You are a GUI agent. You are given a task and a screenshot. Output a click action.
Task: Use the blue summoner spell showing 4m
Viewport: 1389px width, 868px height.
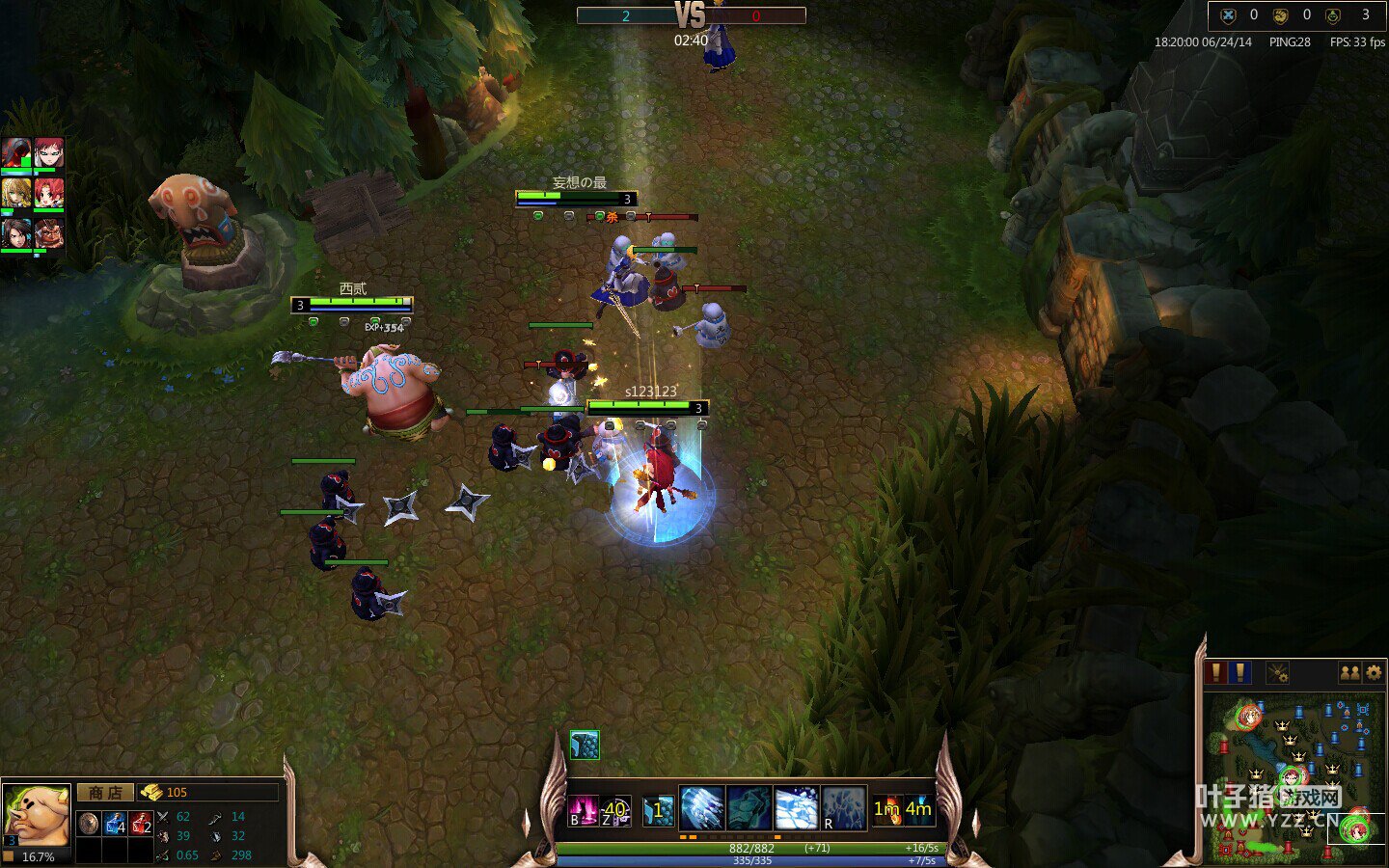tap(918, 810)
